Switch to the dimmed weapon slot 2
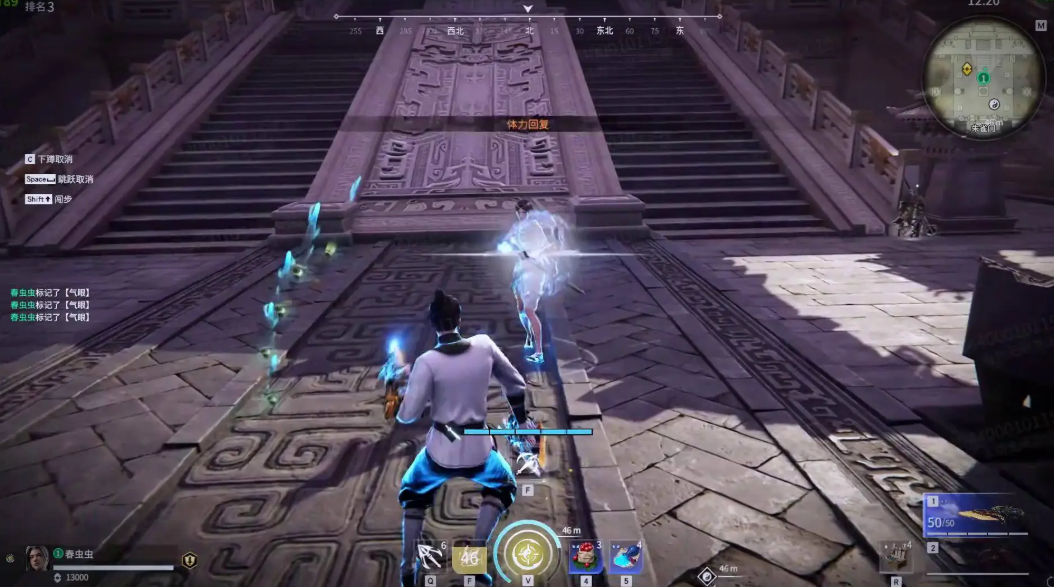The height and width of the screenshot is (587, 1054). pos(976,560)
